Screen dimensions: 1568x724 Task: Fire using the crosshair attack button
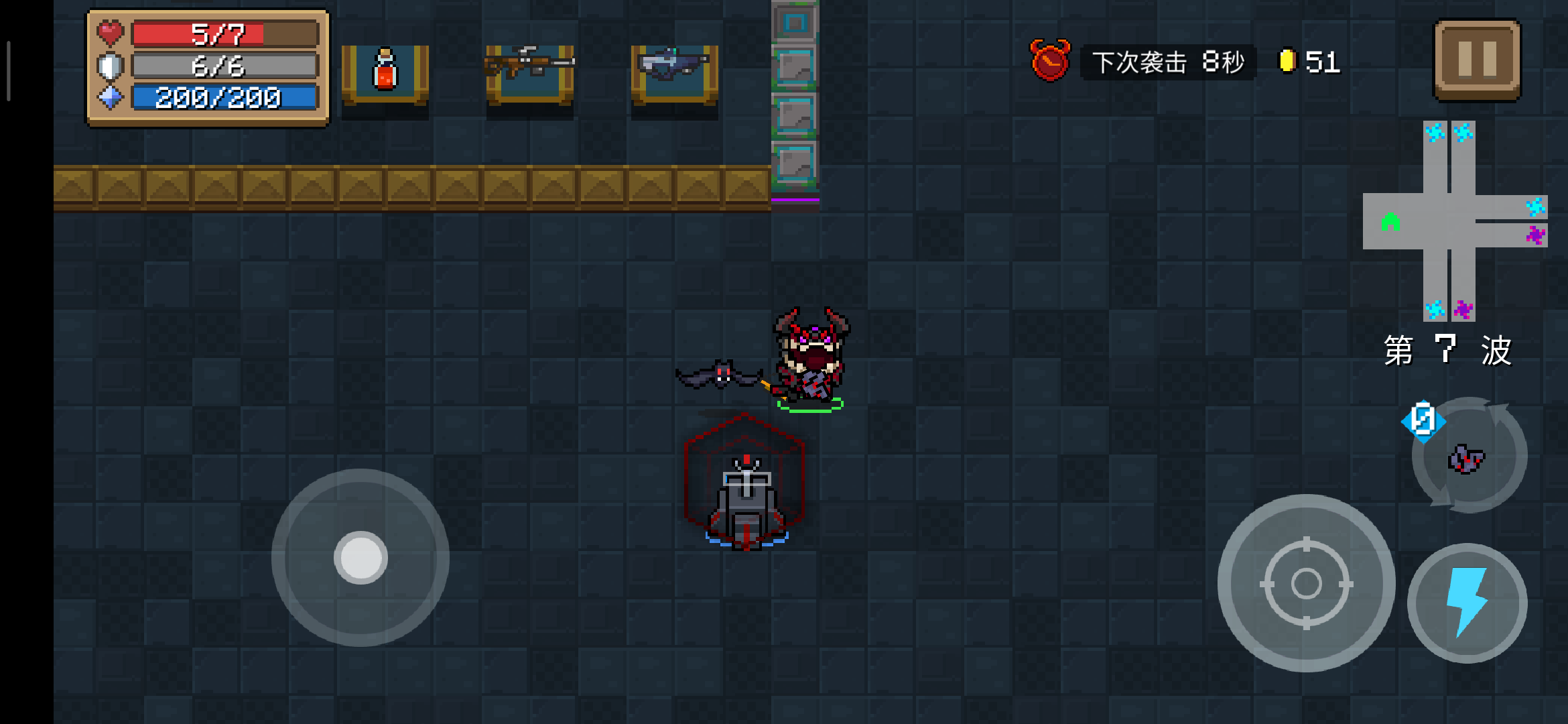1306,583
